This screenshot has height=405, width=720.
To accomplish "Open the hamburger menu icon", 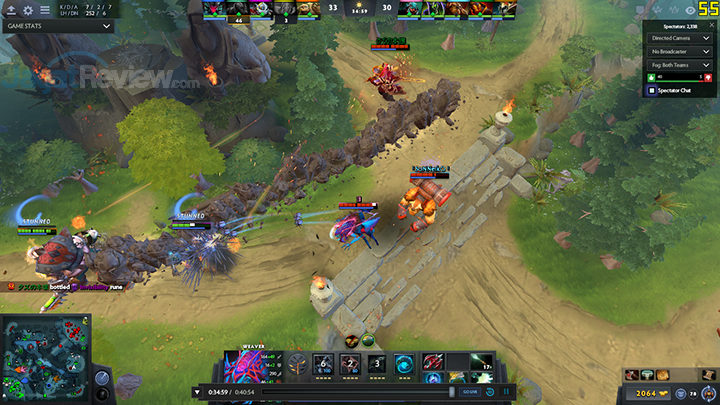I will (x=44, y=10).
